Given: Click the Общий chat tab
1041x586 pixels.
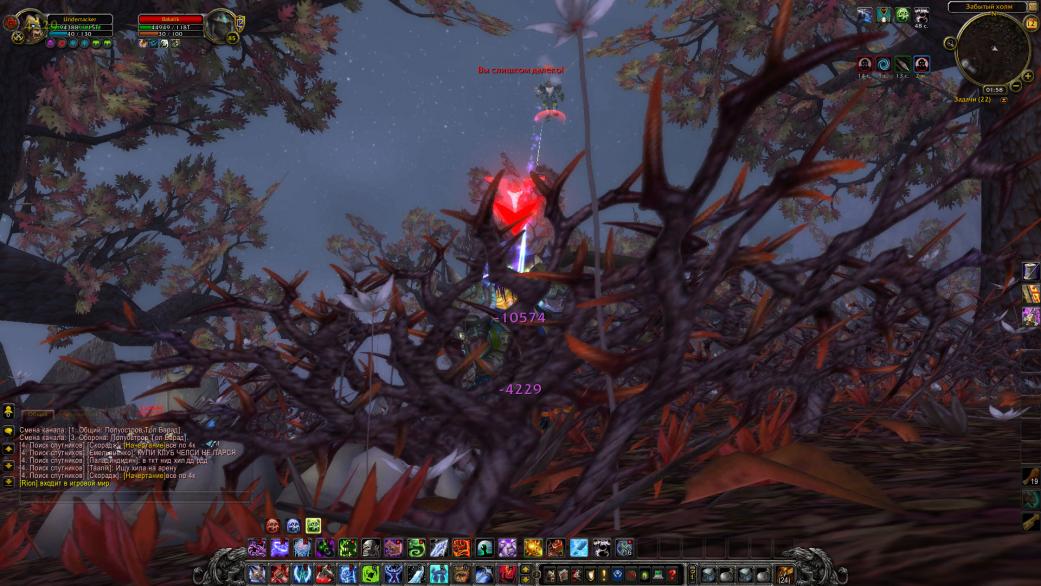Looking at the screenshot, I should coord(37,413).
